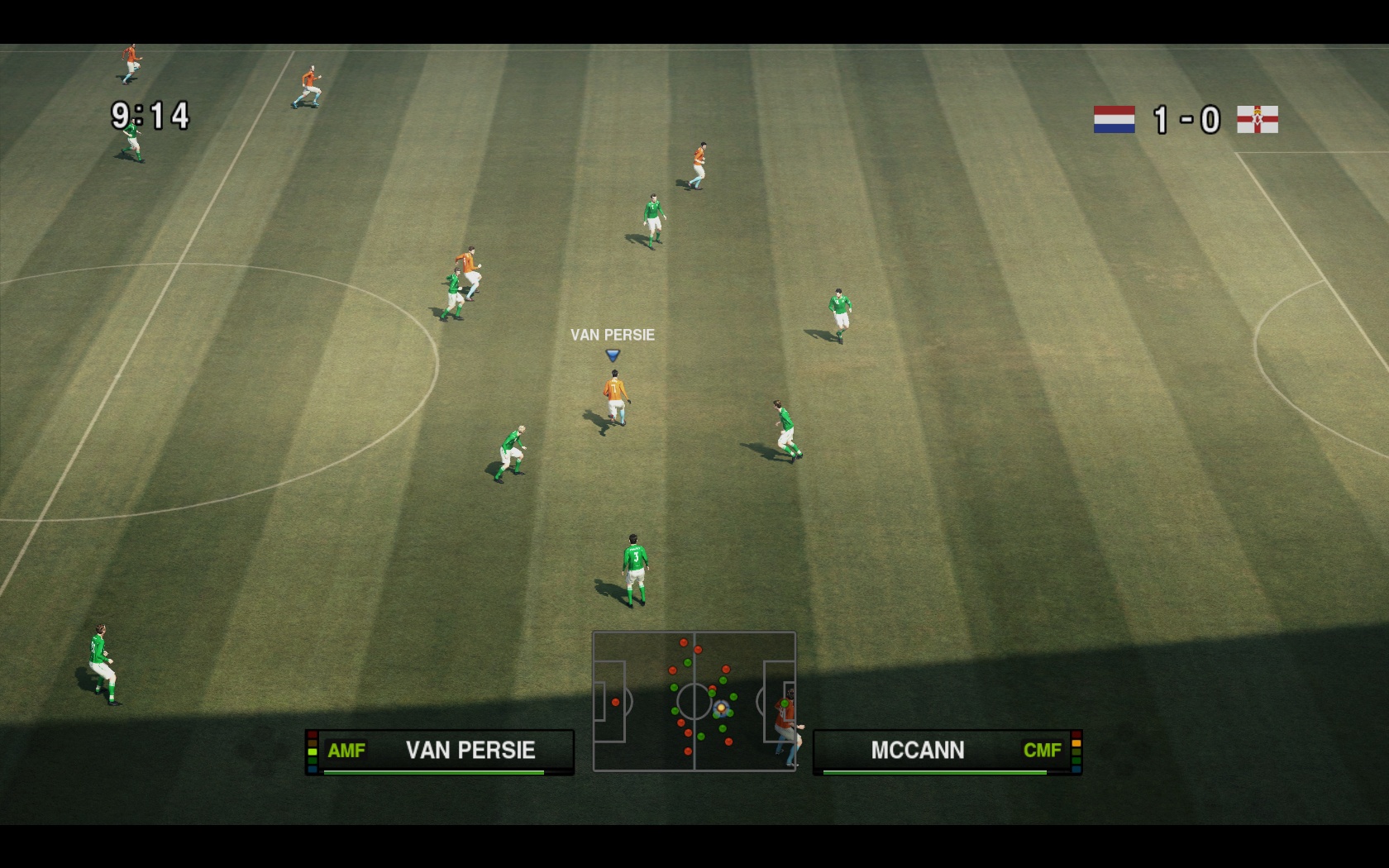Screen dimensions: 1389x868
Task: Click the pitch radar minimap
Action: pyautogui.click(x=694, y=701)
